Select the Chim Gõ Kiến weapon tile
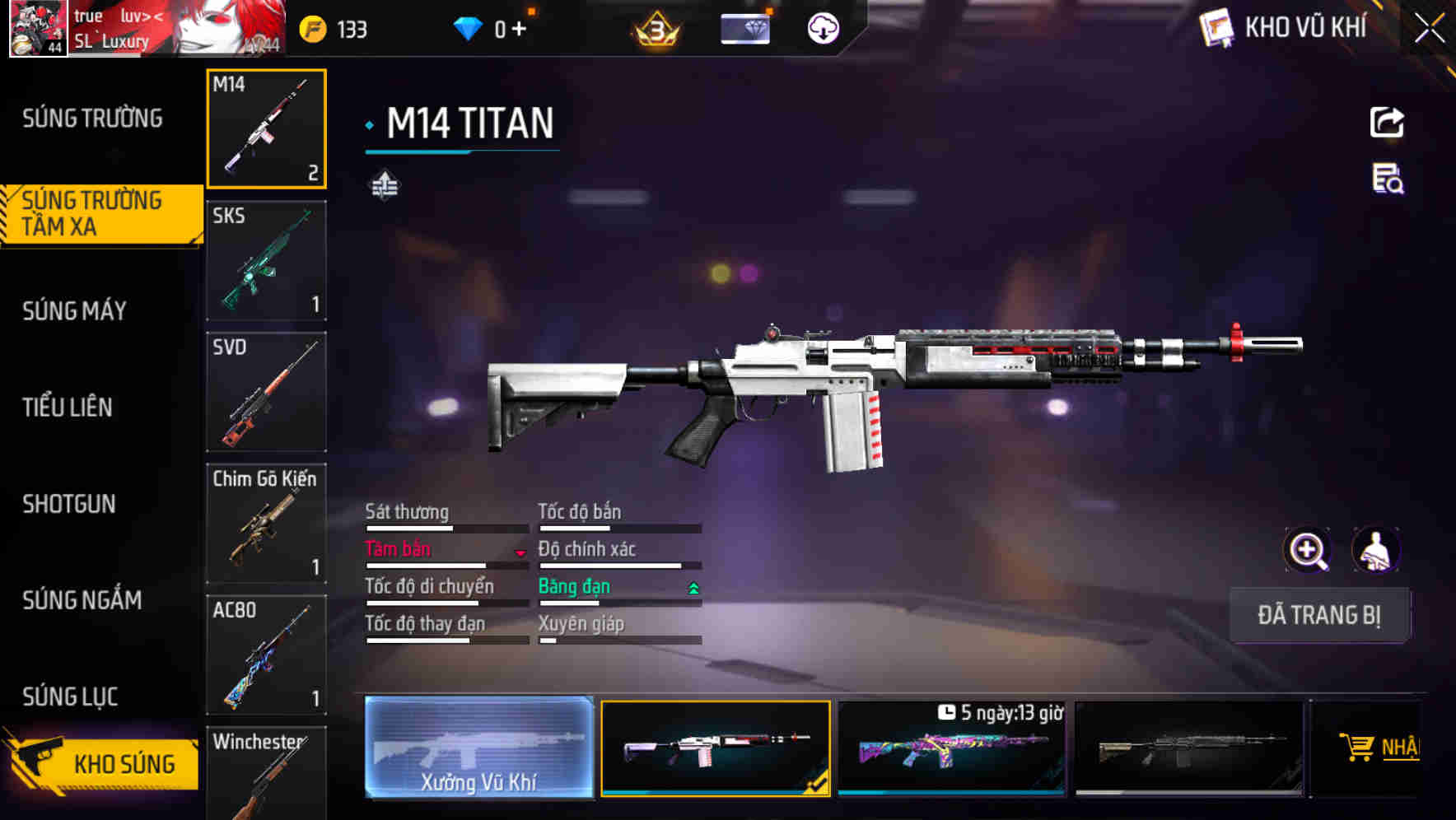This screenshot has height=820, width=1456. click(266, 524)
